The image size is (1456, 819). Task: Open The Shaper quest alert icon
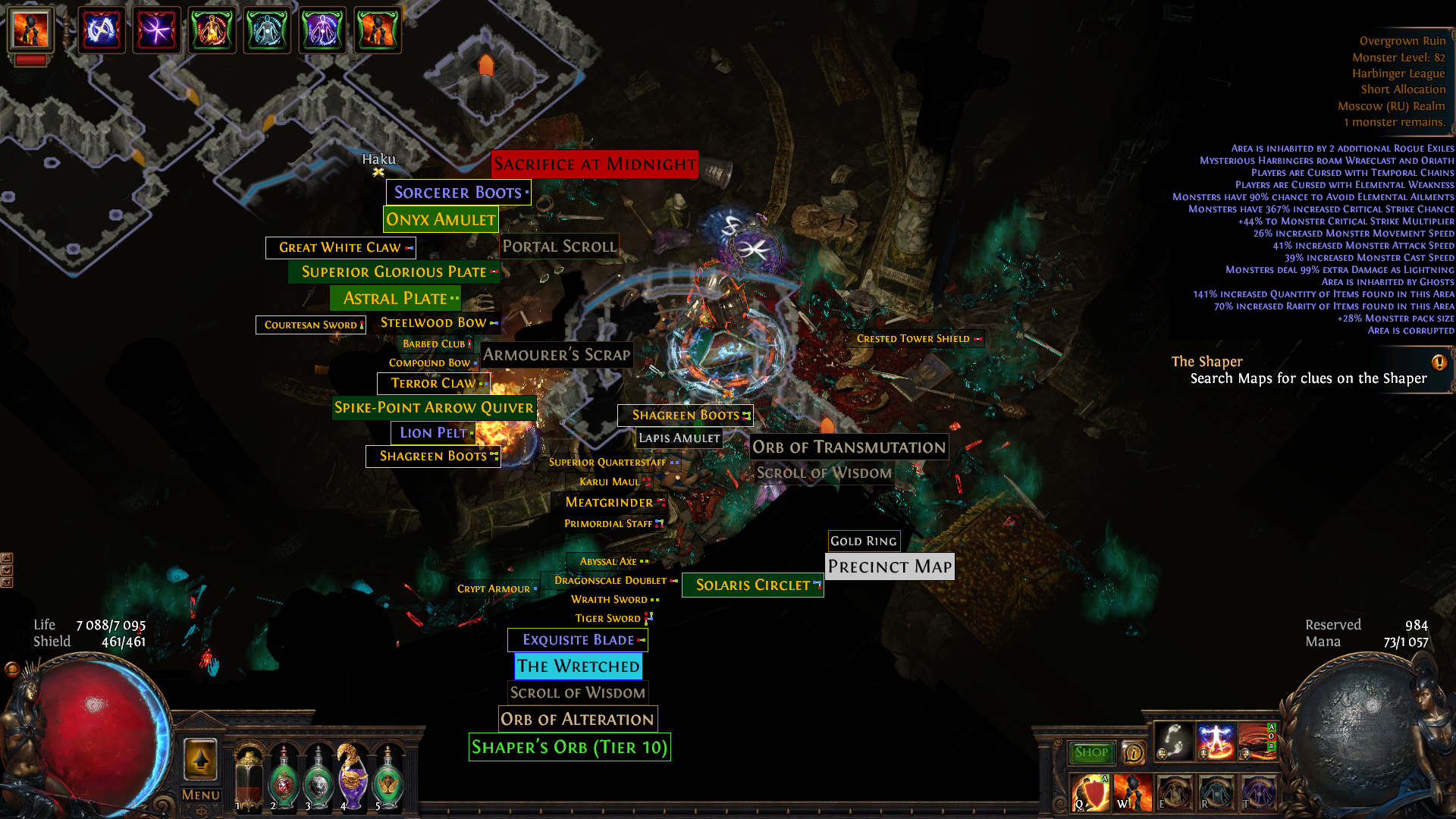click(1439, 362)
